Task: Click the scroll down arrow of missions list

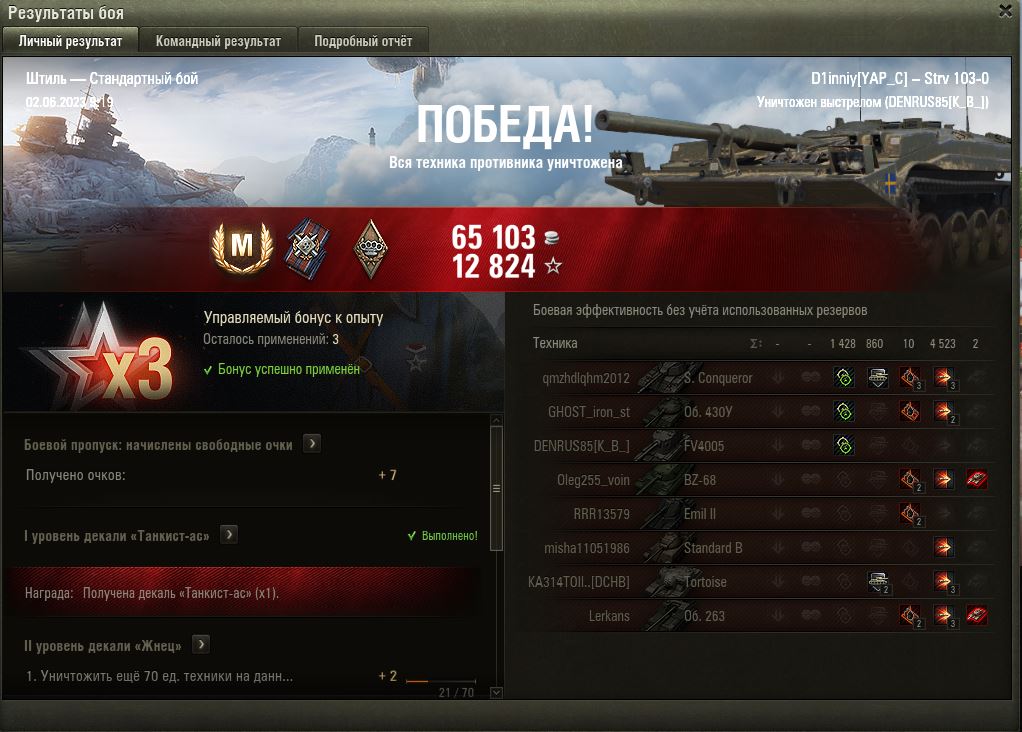Action: (496, 692)
